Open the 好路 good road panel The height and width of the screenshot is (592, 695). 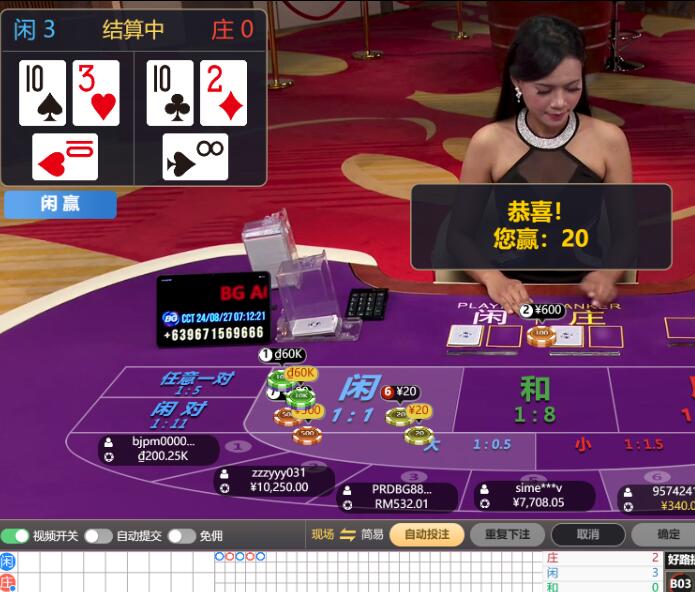(x=680, y=559)
